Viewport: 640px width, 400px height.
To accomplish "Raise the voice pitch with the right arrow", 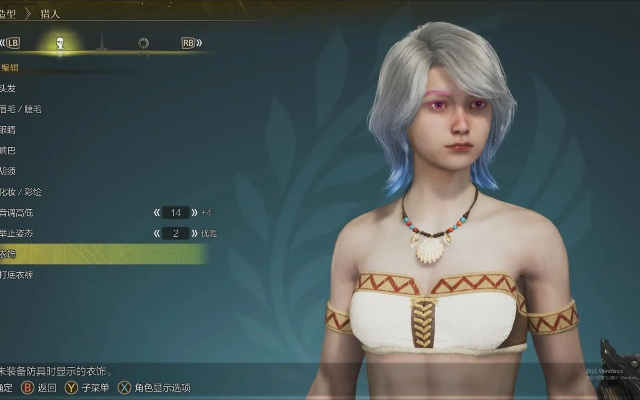I will coord(193,213).
